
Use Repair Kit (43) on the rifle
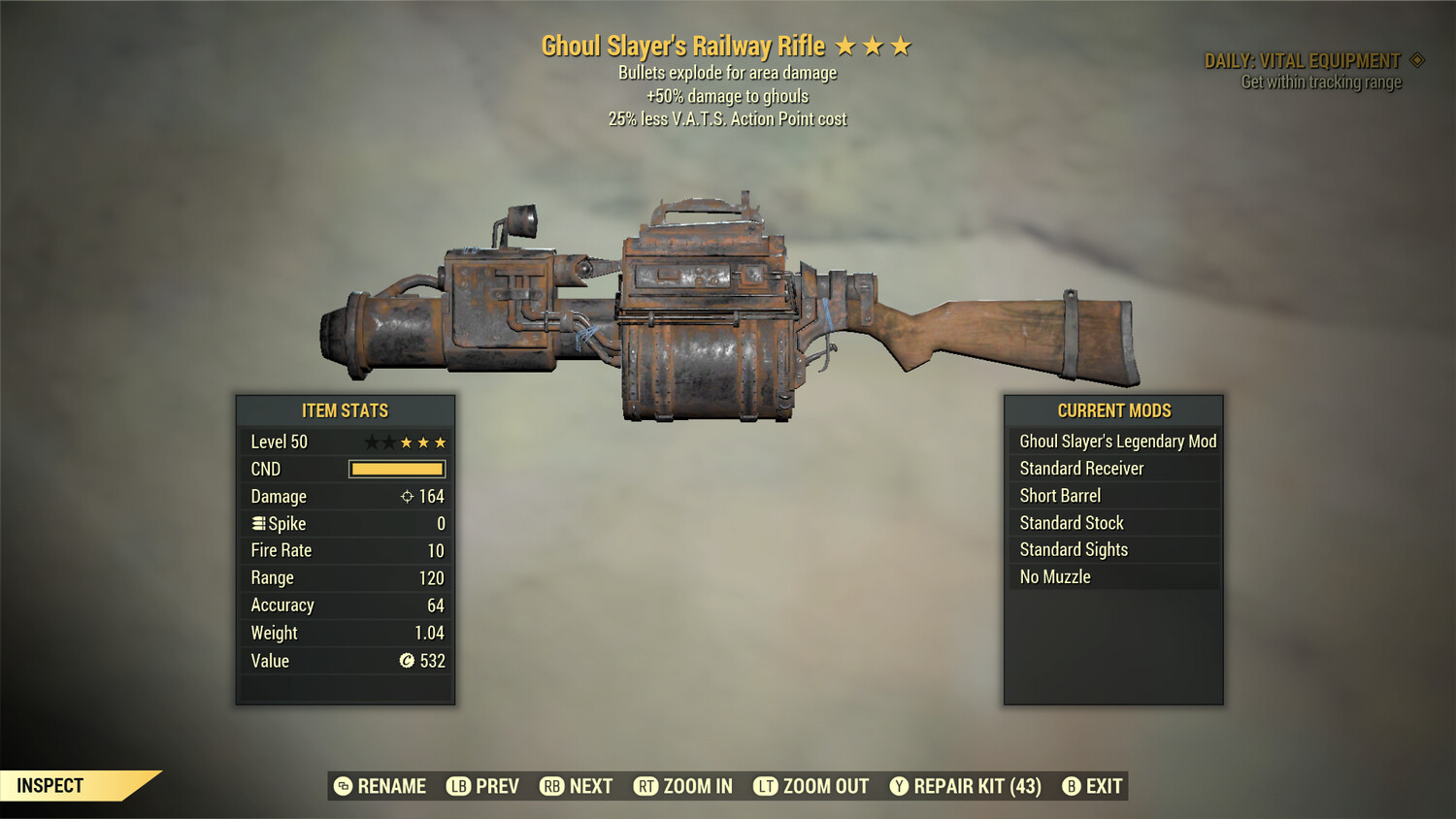[965, 786]
